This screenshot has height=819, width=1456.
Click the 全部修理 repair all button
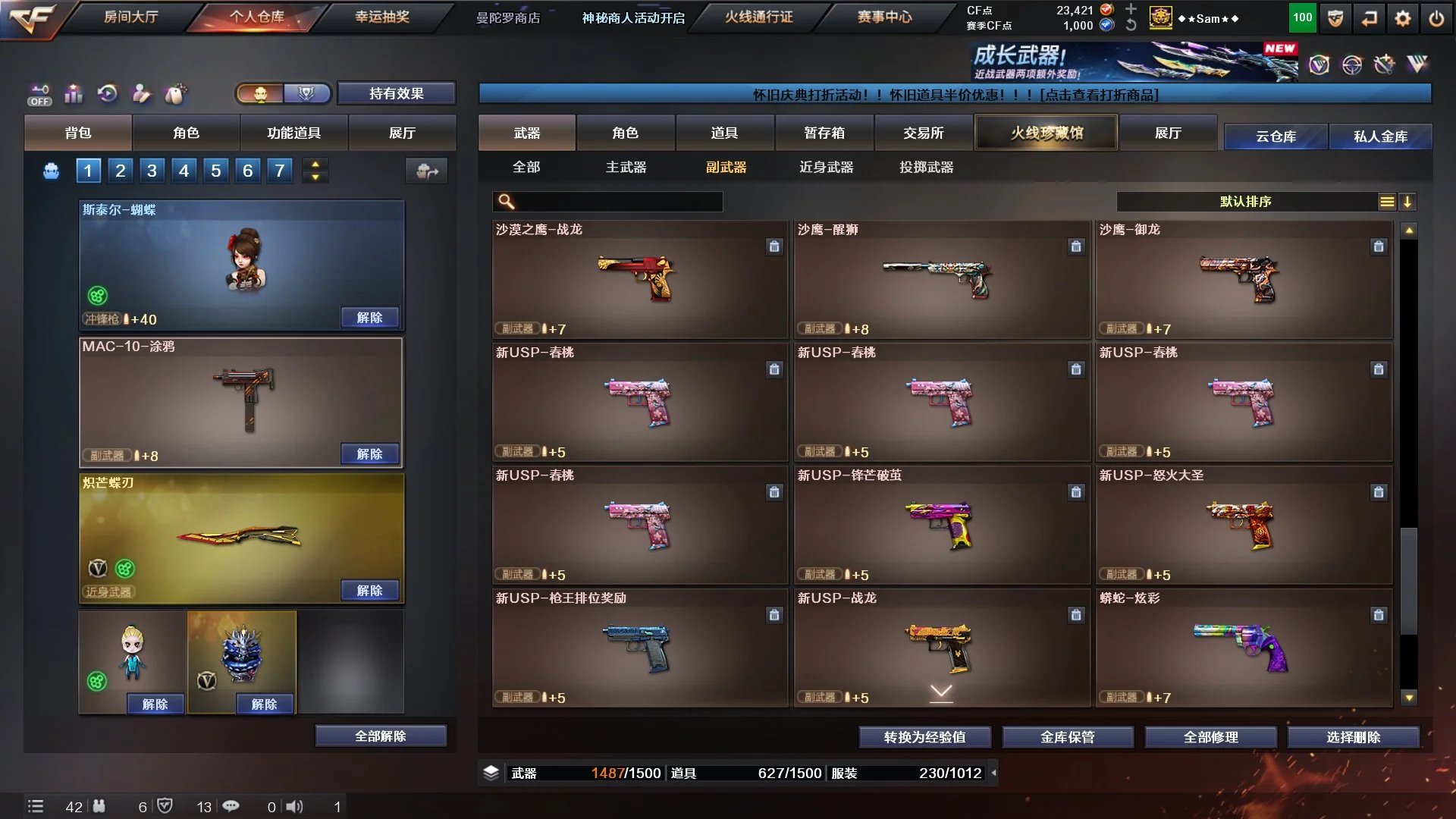click(1210, 736)
